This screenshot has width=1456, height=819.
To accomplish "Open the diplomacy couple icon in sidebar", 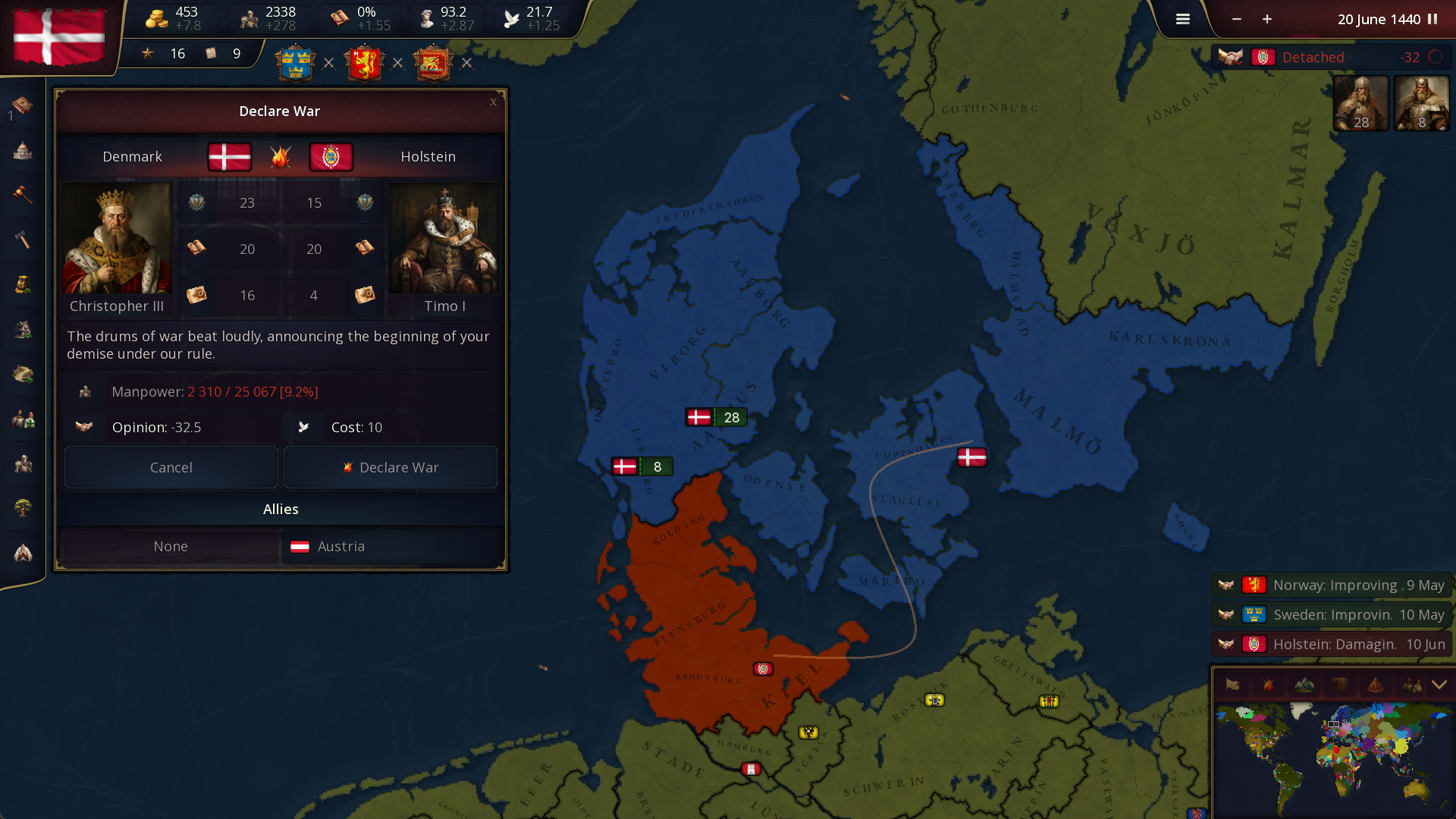I will tap(23, 419).
